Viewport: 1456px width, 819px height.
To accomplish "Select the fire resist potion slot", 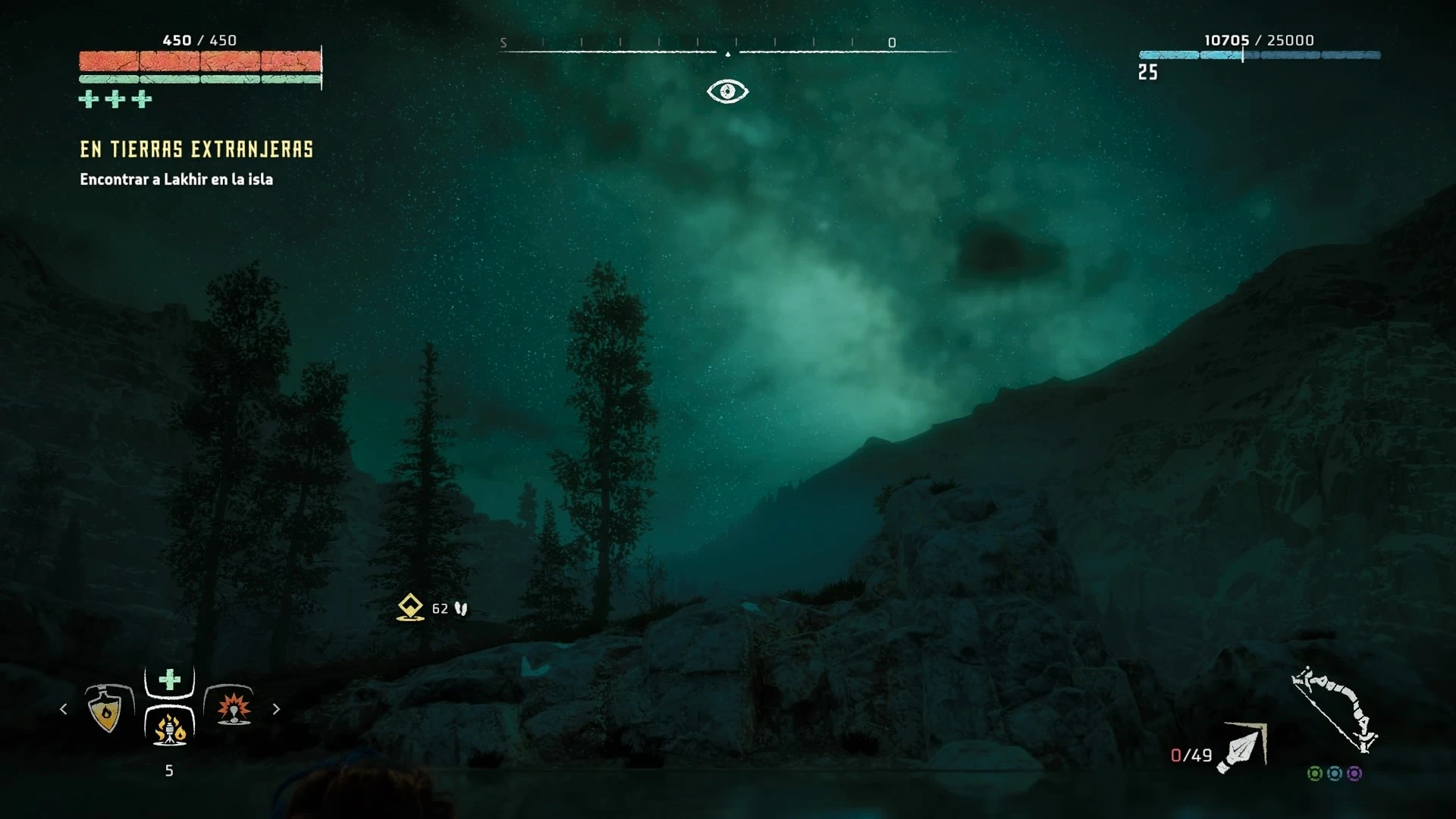I will [x=105, y=710].
